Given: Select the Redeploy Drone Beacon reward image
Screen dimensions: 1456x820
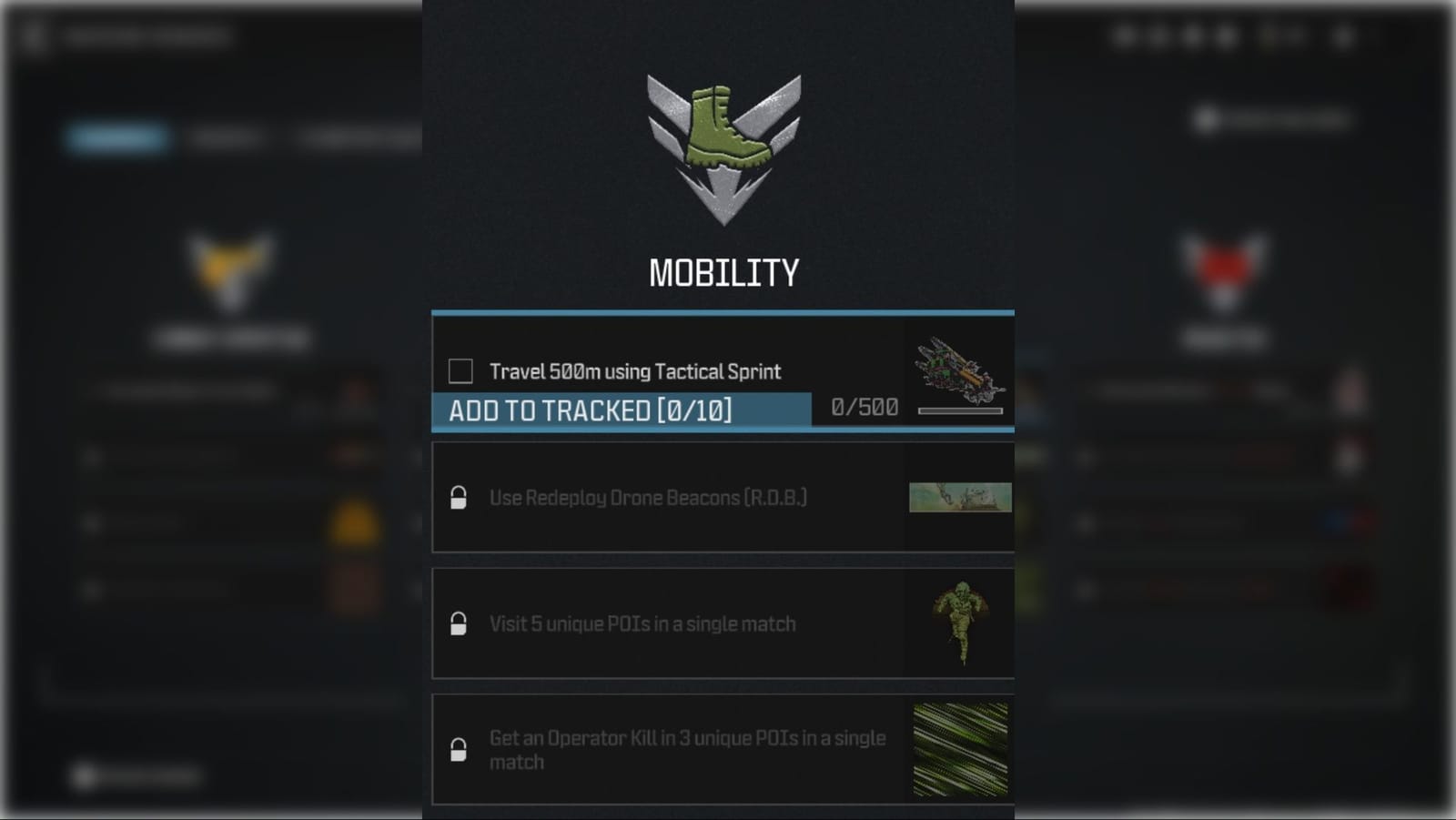Looking at the screenshot, I should click(960, 498).
